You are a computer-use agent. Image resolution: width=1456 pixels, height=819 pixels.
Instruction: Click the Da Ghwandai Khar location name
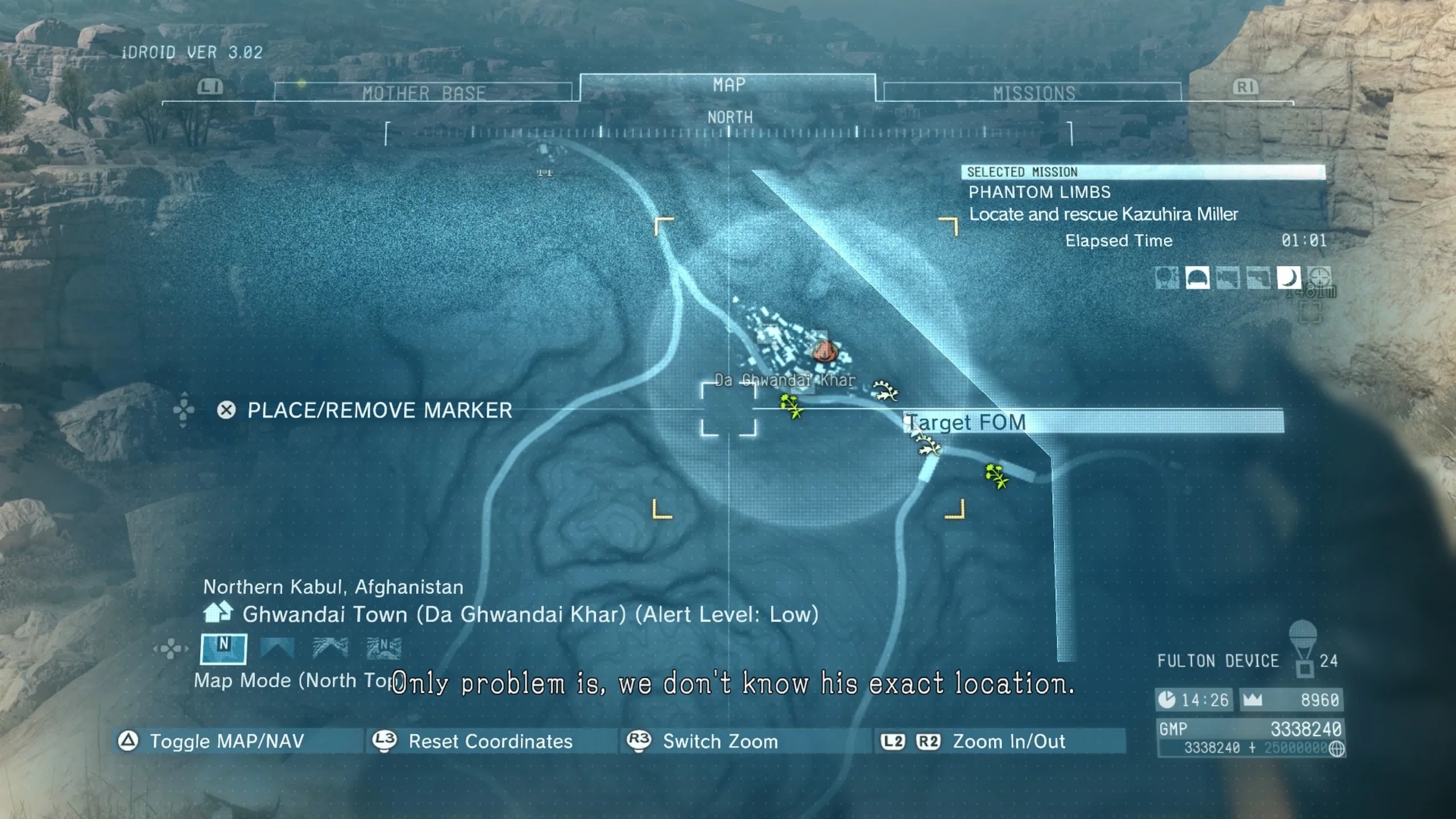point(785,380)
